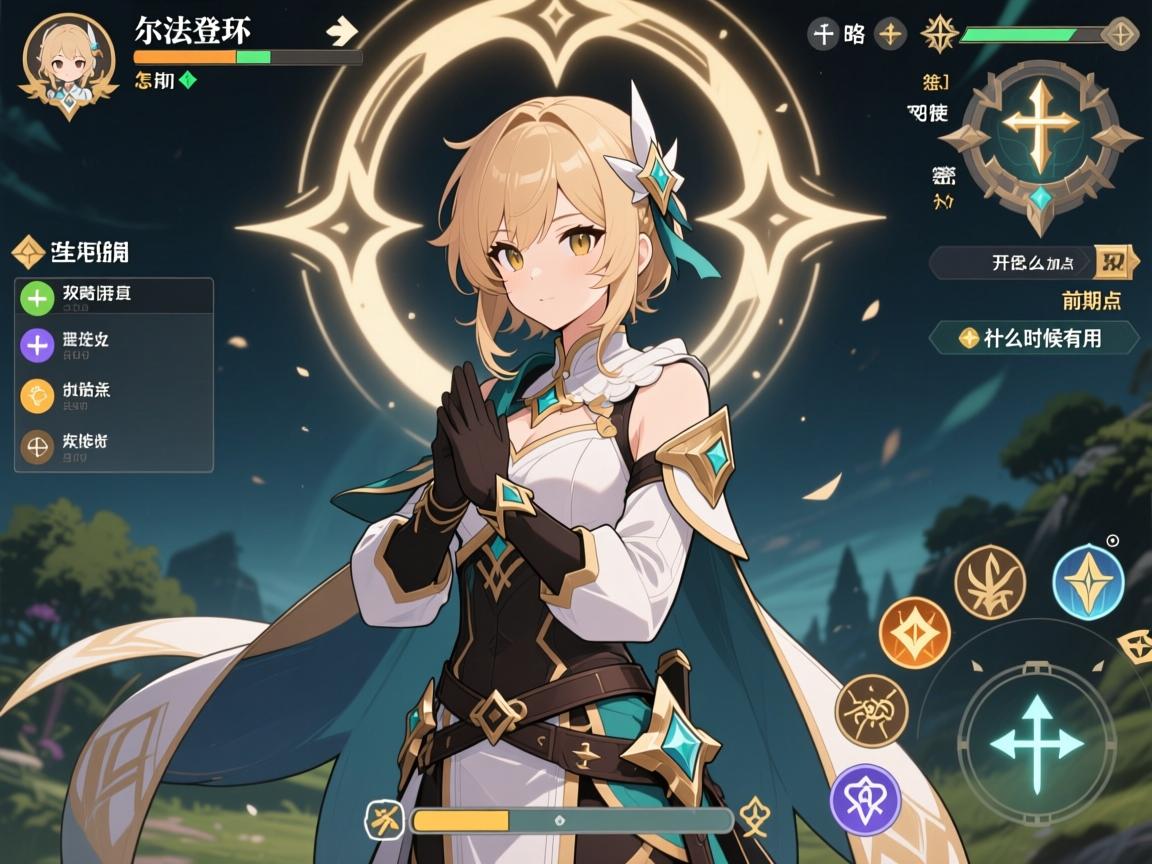
Task: Select the green plus list entry
Action: pyautogui.click(x=113, y=296)
